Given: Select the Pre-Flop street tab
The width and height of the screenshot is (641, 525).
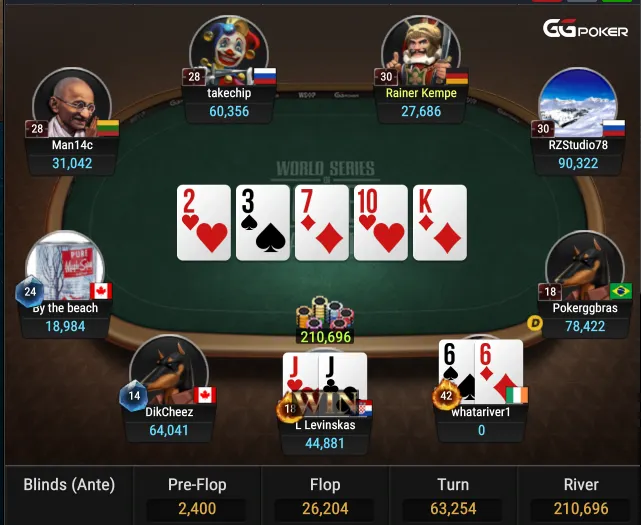Looking at the screenshot, I should click(x=196, y=496).
